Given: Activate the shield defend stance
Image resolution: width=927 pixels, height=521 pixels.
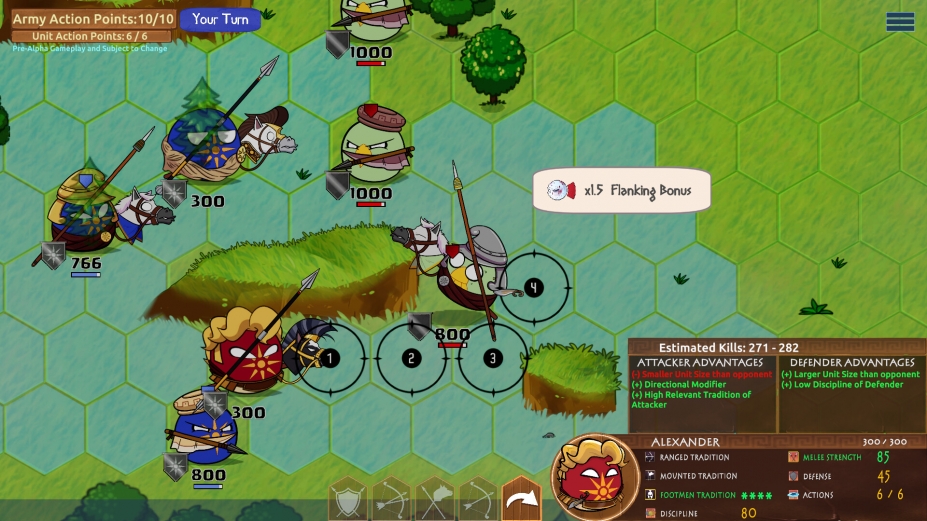Looking at the screenshot, I should tap(348, 499).
